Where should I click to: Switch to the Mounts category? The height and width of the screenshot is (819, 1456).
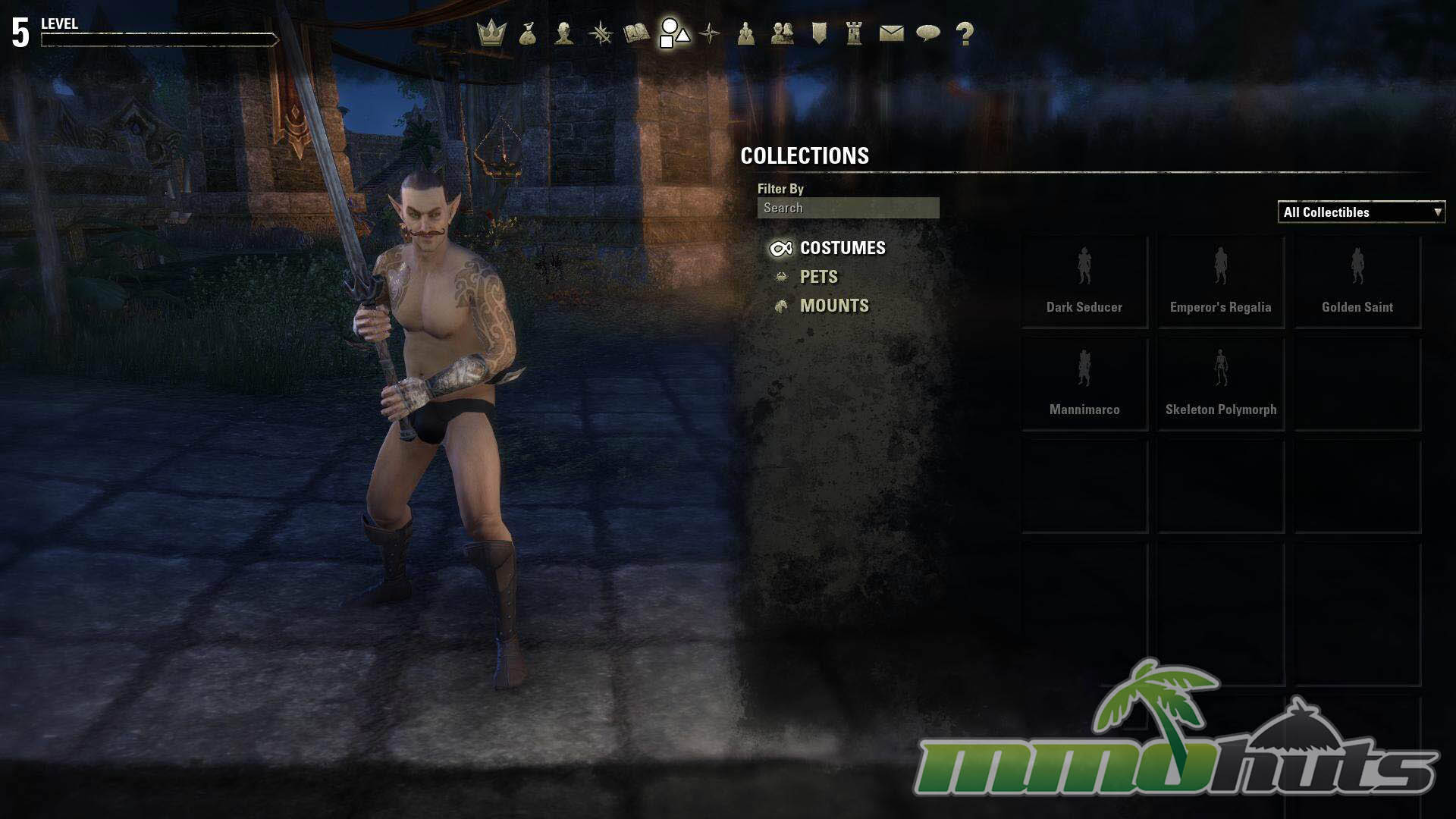point(834,306)
